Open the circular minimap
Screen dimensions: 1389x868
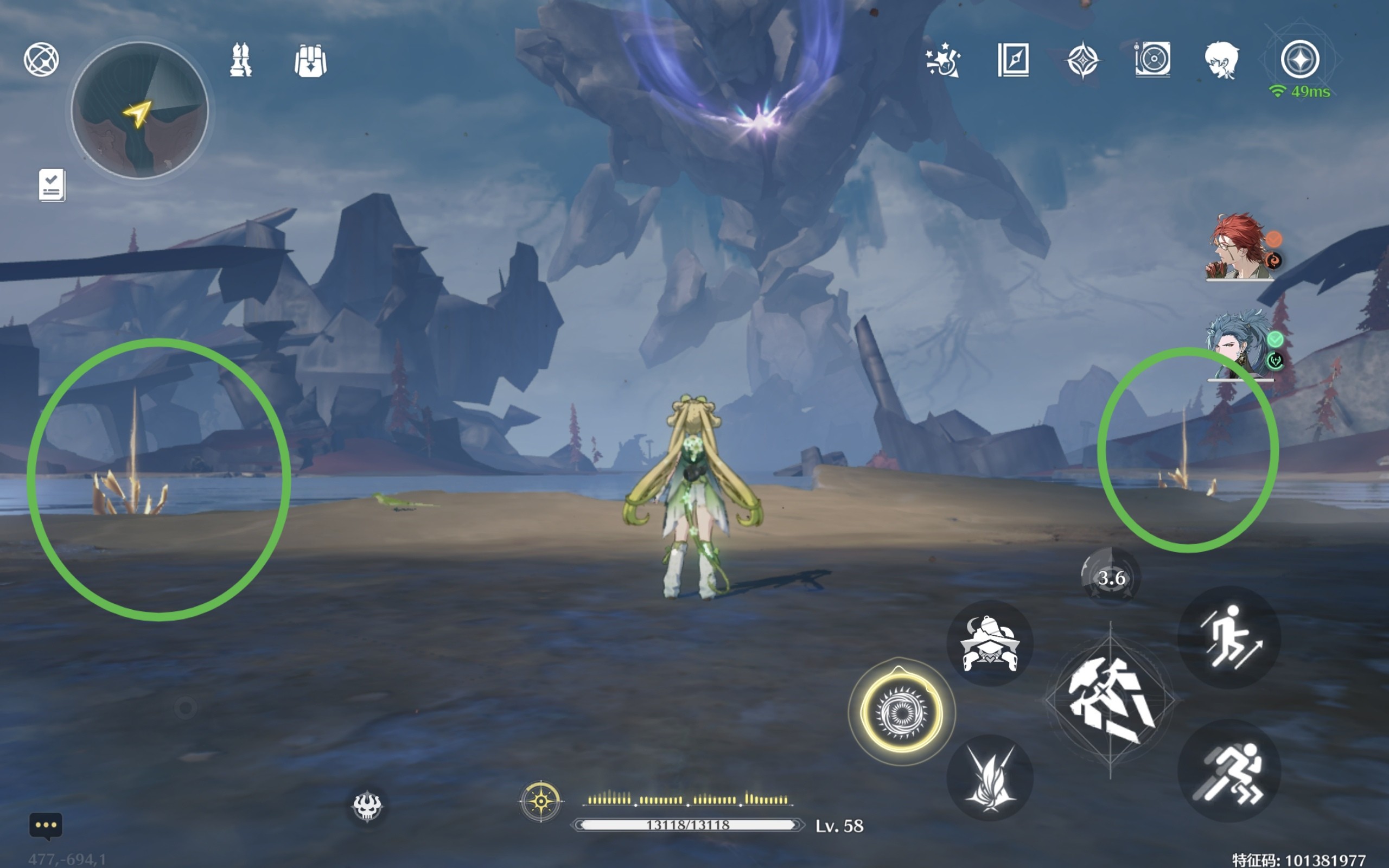pos(139,110)
